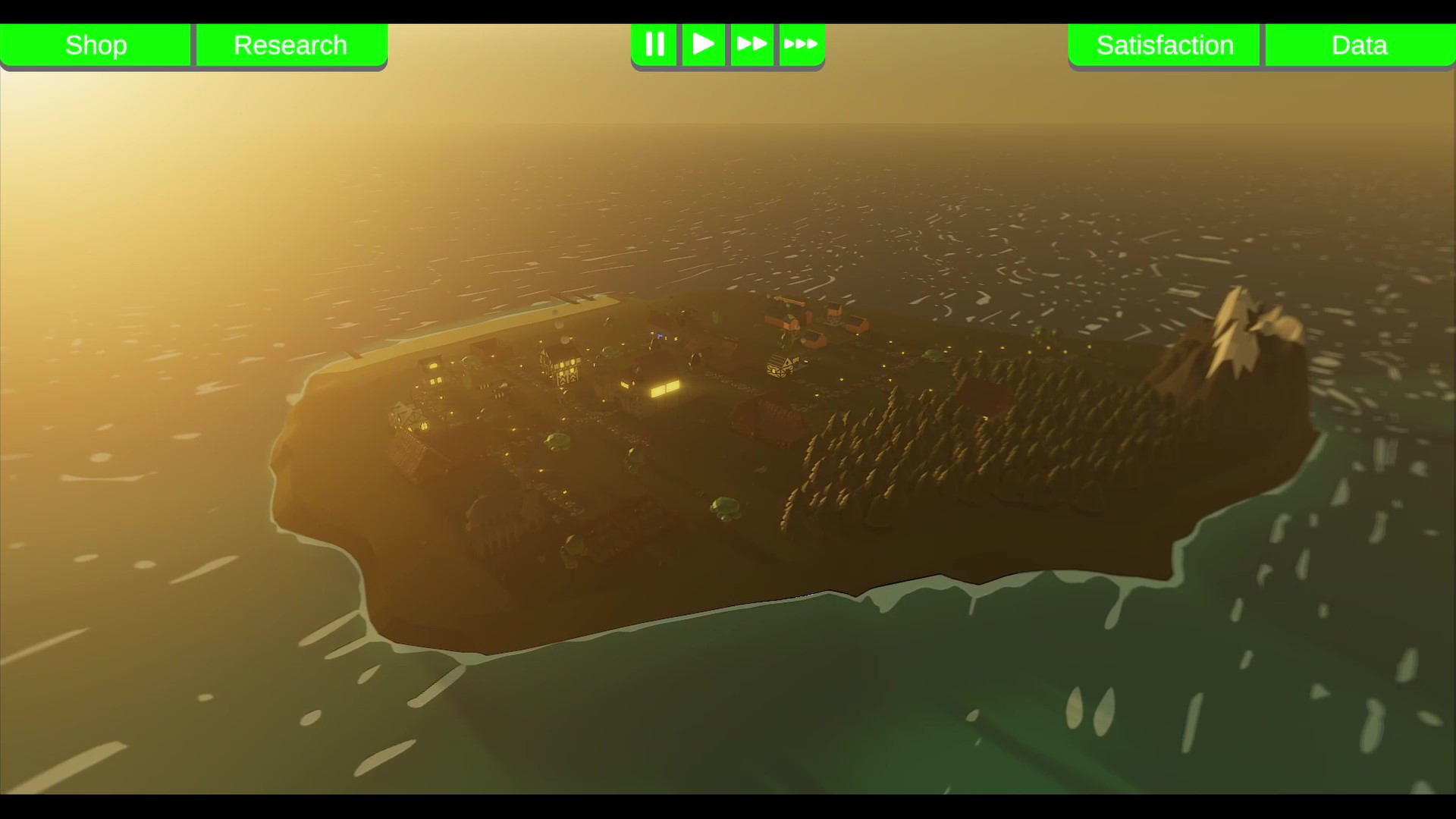Open the Research panel
The height and width of the screenshot is (819, 1456).
point(290,45)
